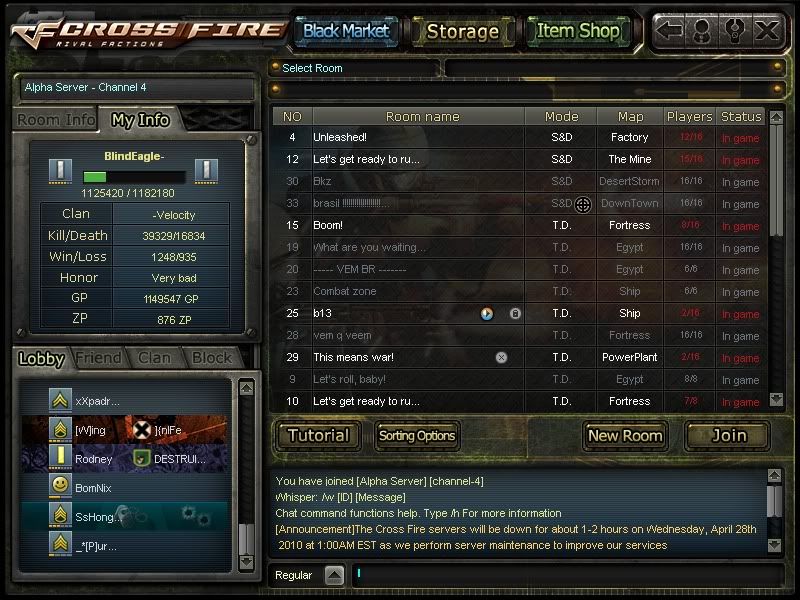Click the chat message input field

[560, 575]
